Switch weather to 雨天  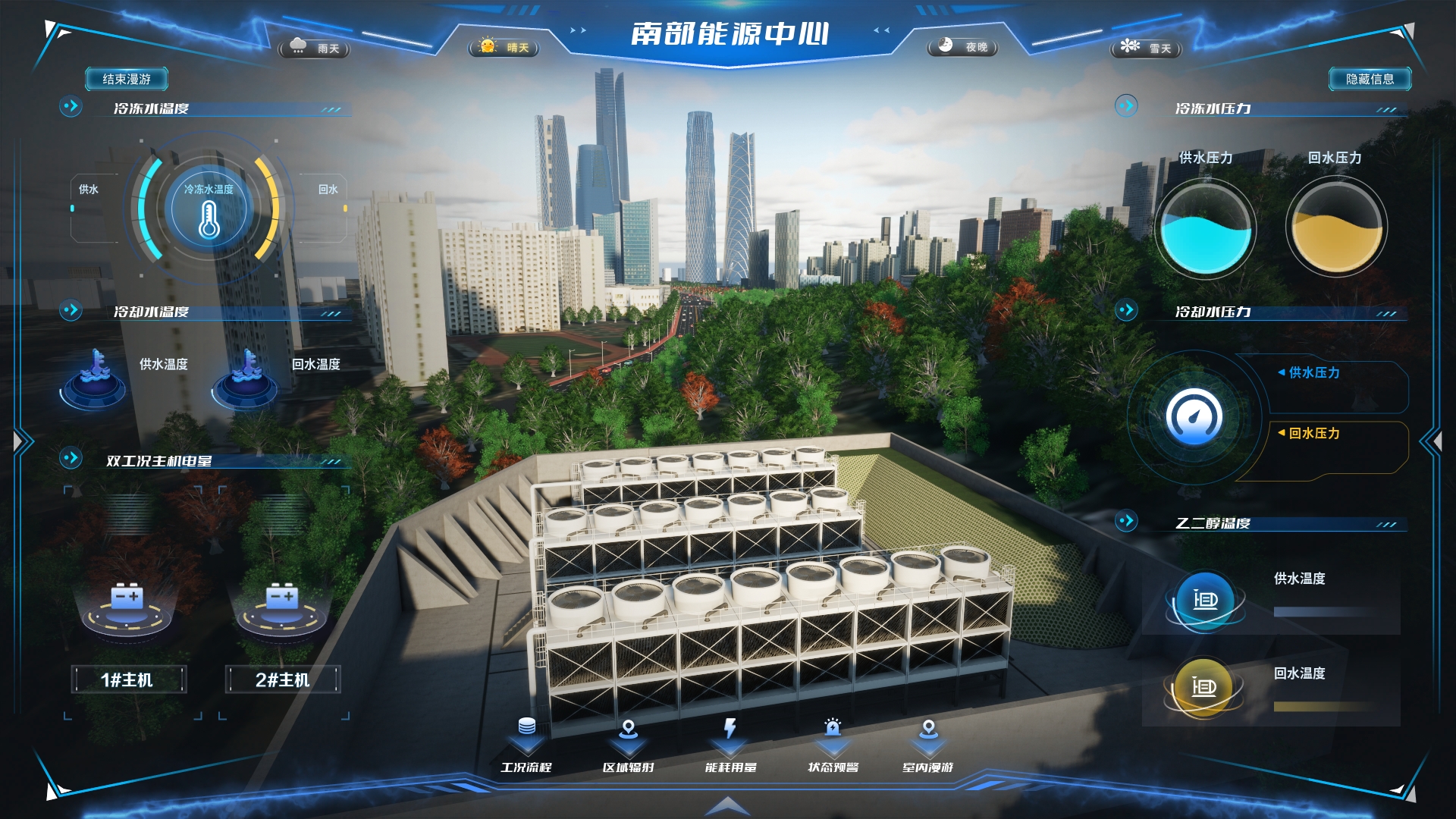315,48
